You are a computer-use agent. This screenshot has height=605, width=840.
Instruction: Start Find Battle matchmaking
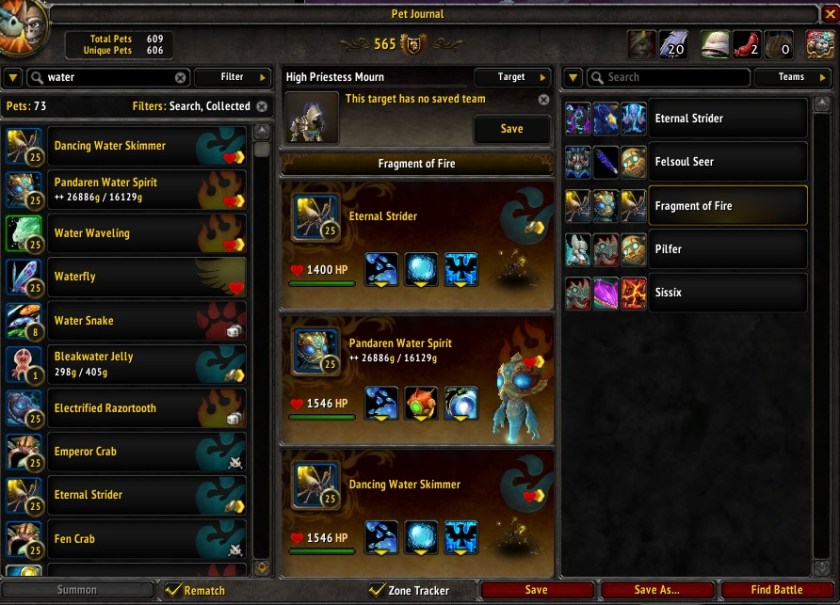point(776,590)
